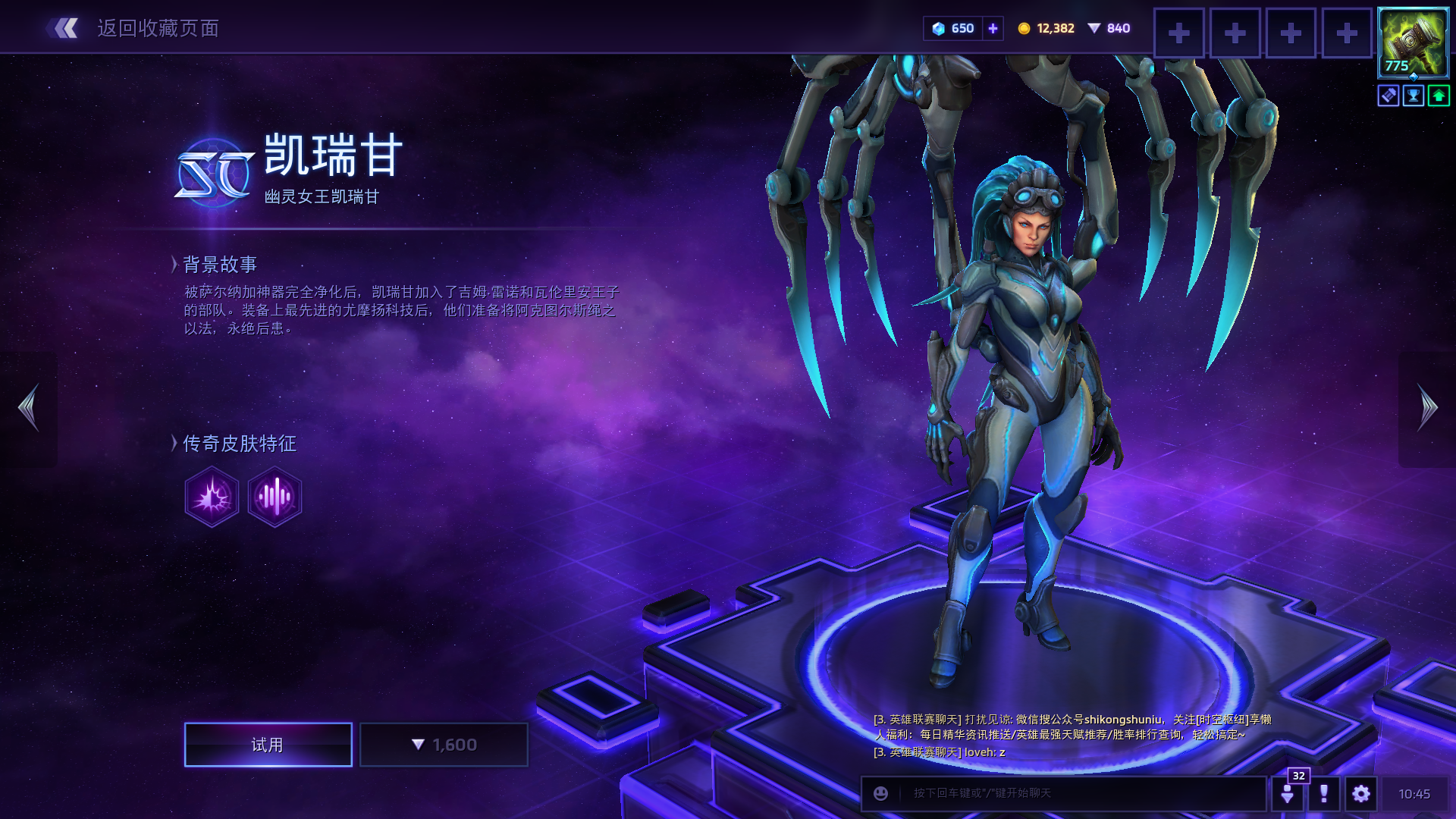1456x819 pixels.
Task: Click the green up-arrow icon
Action: (1439, 96)
